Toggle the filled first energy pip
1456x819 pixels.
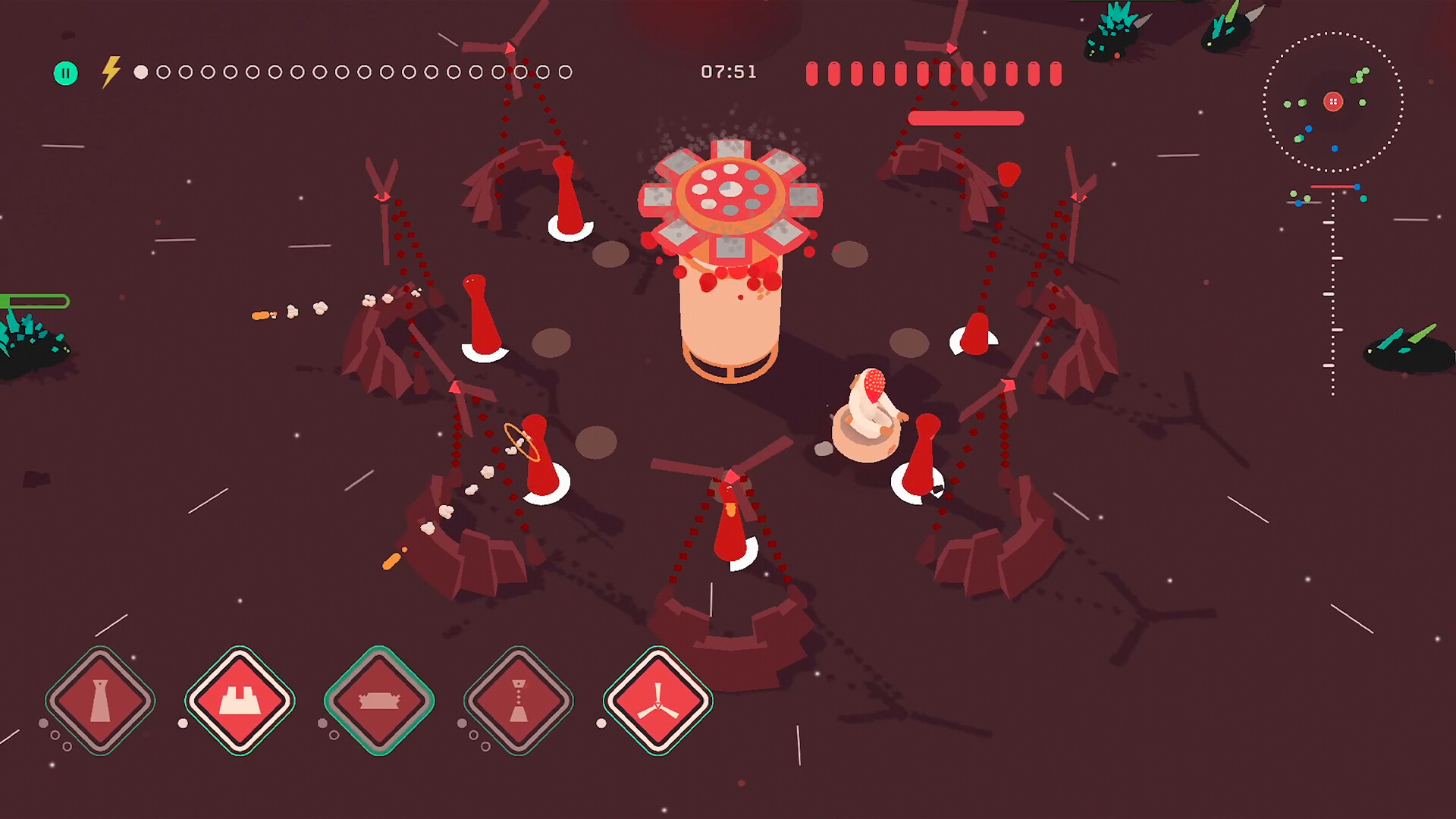[x=139, y=74]
